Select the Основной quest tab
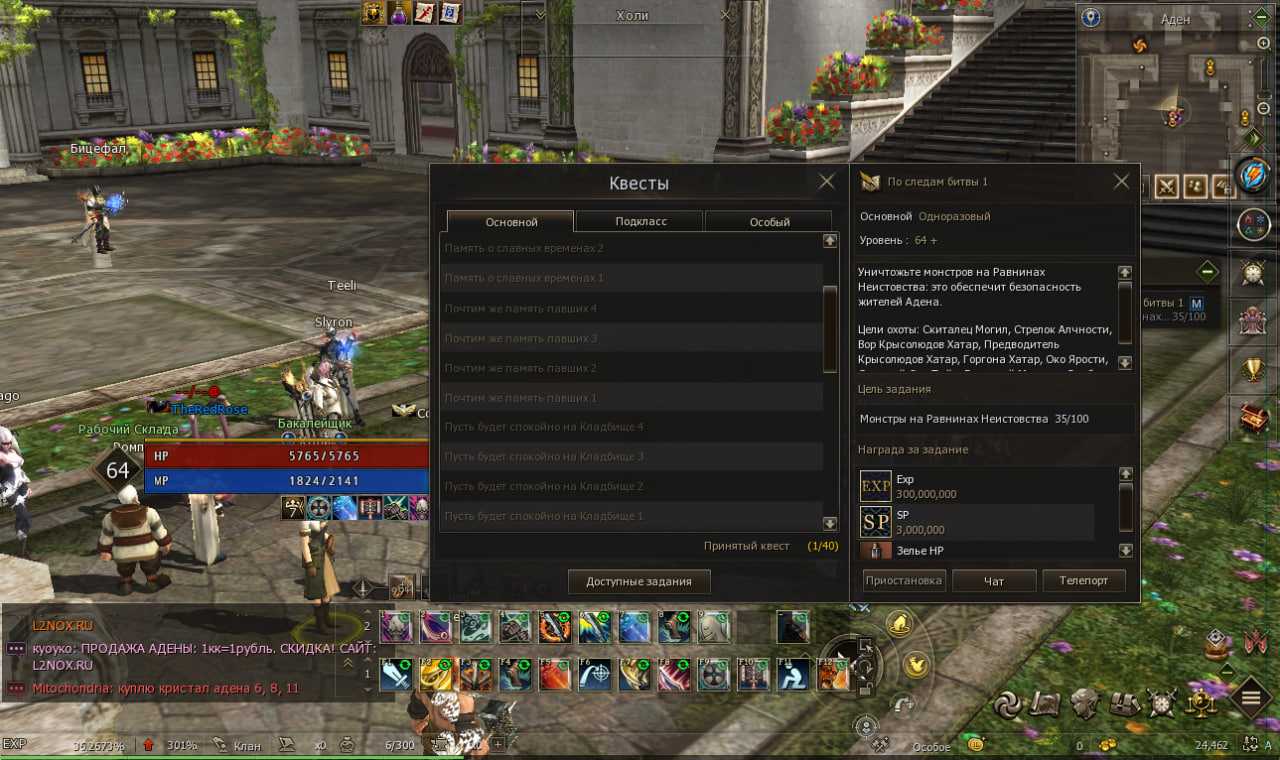 click(x=511, y=221)
